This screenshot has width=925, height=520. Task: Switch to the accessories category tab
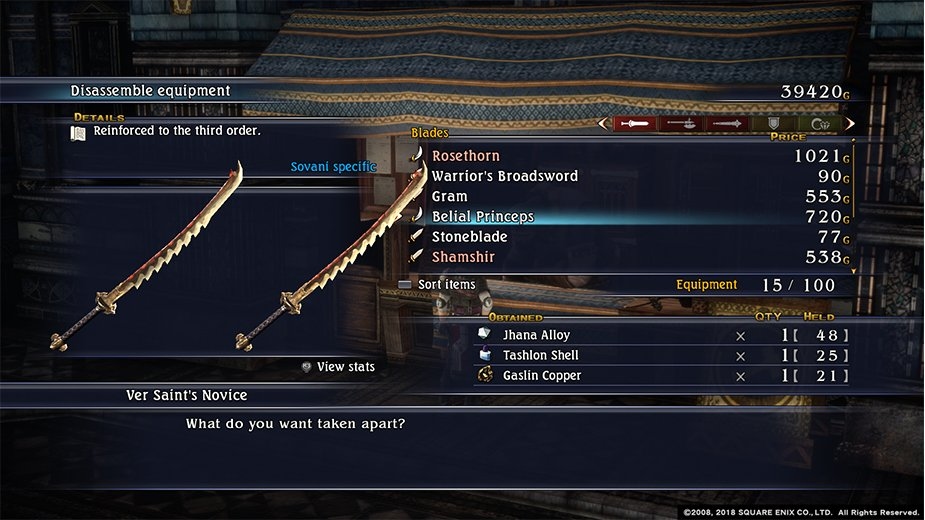click(x=820, y=124)
